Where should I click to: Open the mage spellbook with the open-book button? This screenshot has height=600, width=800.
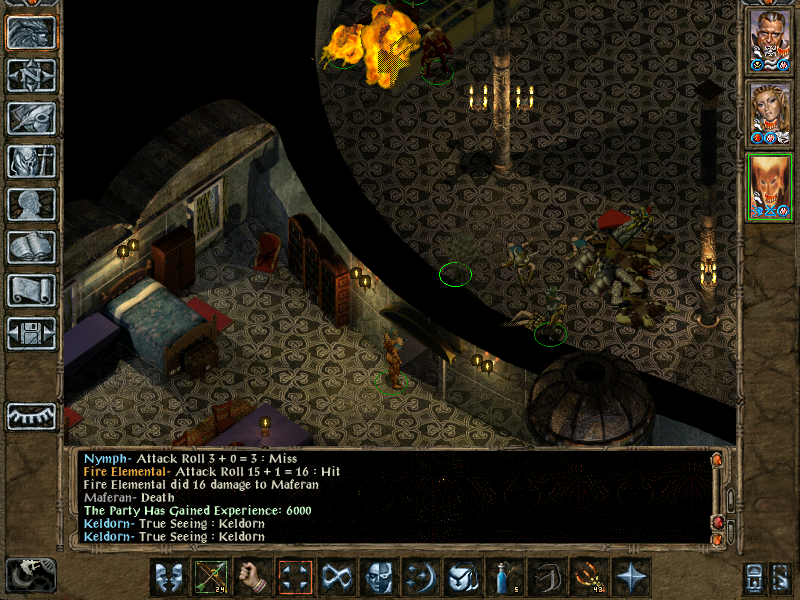[x=32, y=248]
